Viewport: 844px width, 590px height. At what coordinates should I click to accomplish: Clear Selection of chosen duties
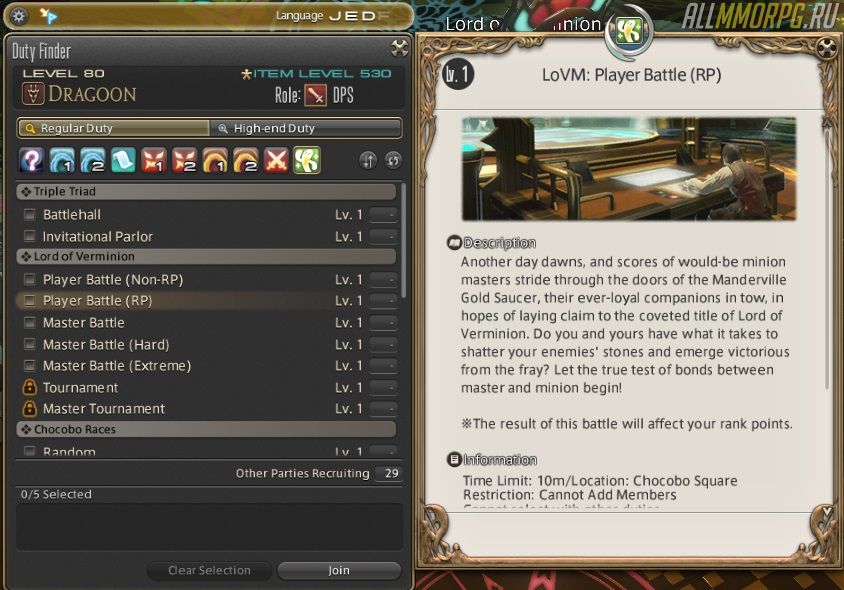[x=209, y=570]
